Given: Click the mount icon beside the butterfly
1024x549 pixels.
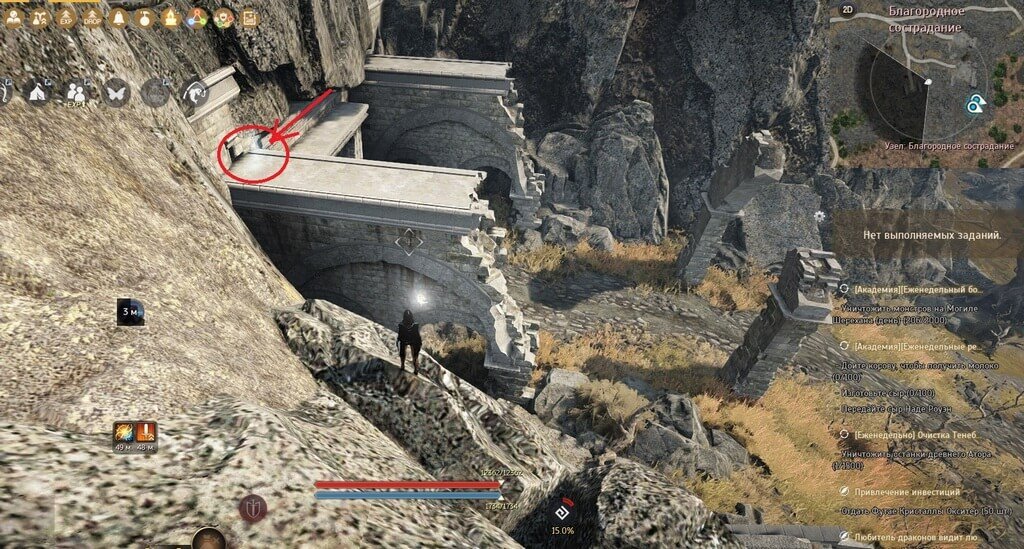Looking at the screenshot, I should [155, 92].
